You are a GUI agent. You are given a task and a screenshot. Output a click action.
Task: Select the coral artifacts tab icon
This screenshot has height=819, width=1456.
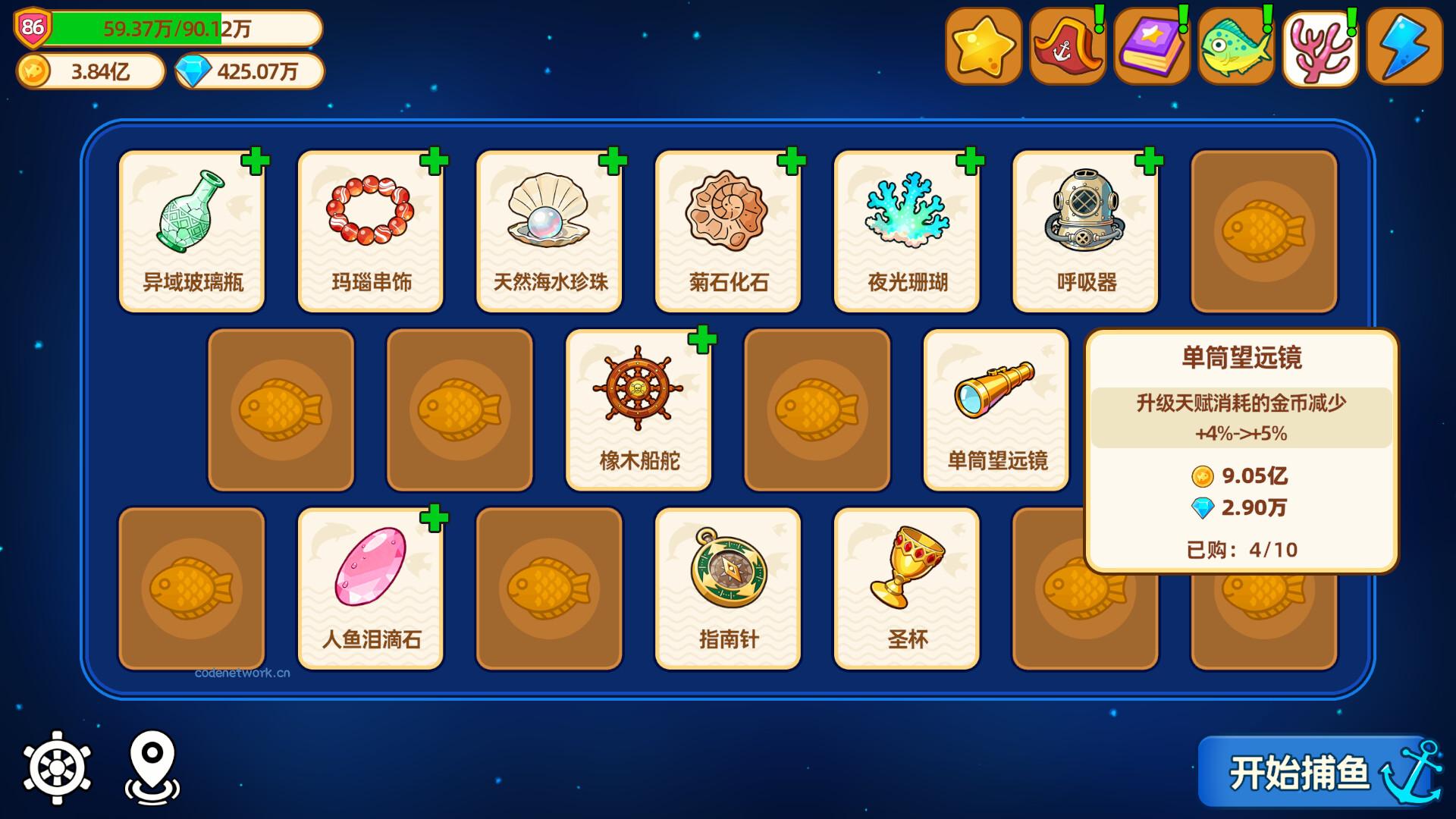pos(1319,45)
